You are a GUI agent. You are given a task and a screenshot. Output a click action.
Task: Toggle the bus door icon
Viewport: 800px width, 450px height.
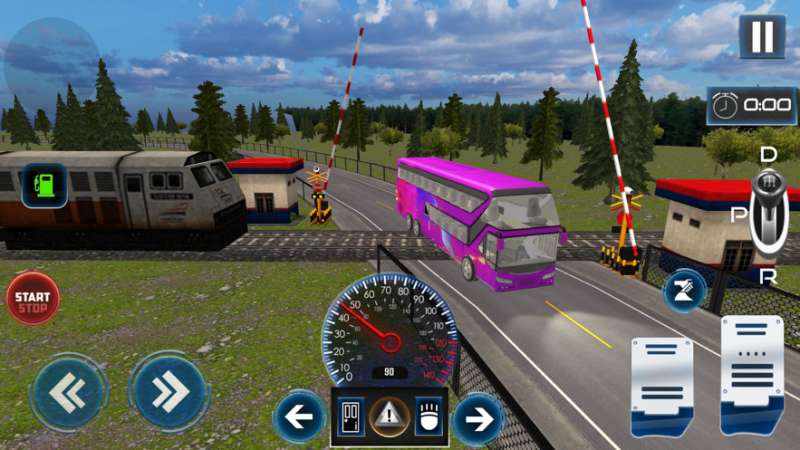(x=351, y=417)
